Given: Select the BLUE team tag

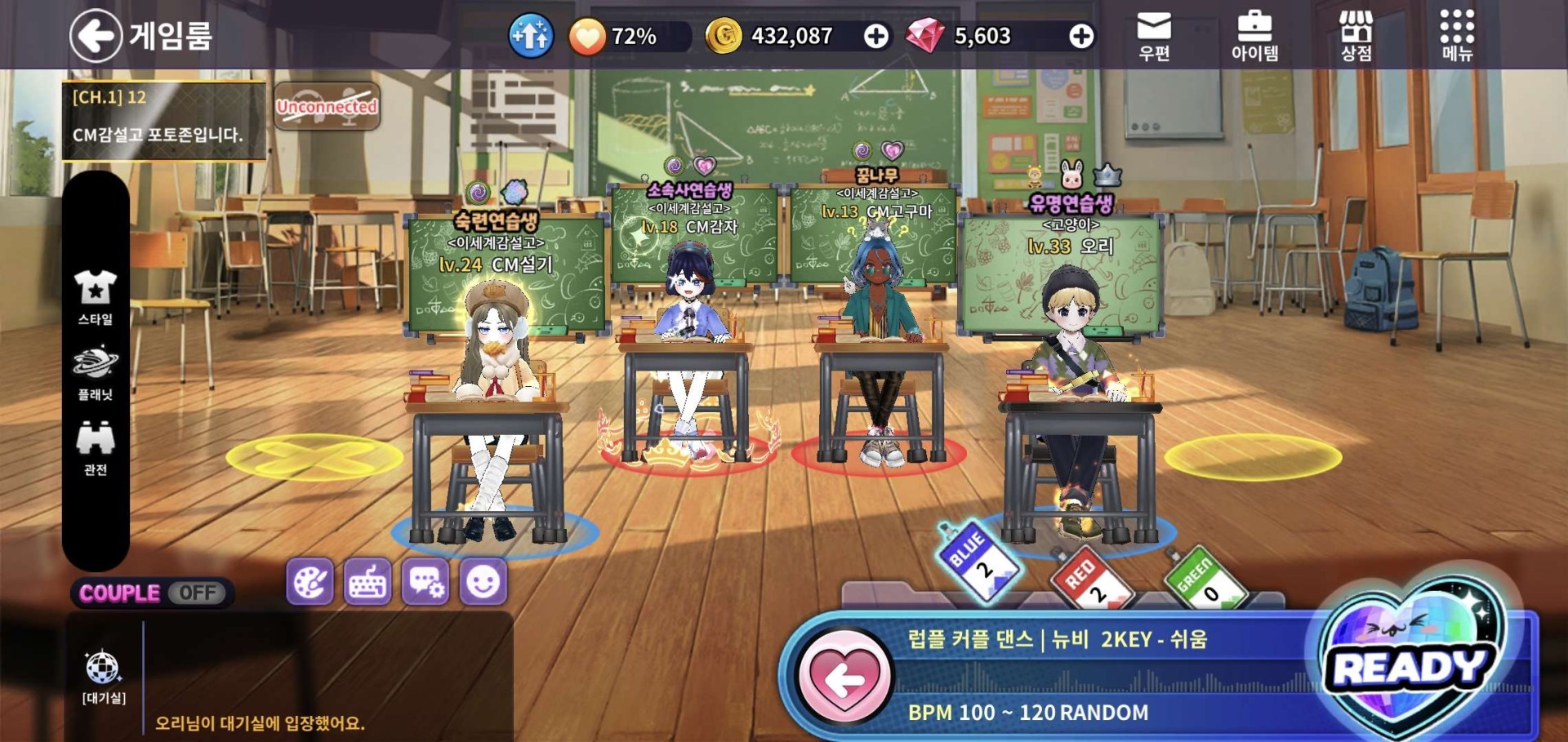Looking at the screenshot, I should 978,561.
